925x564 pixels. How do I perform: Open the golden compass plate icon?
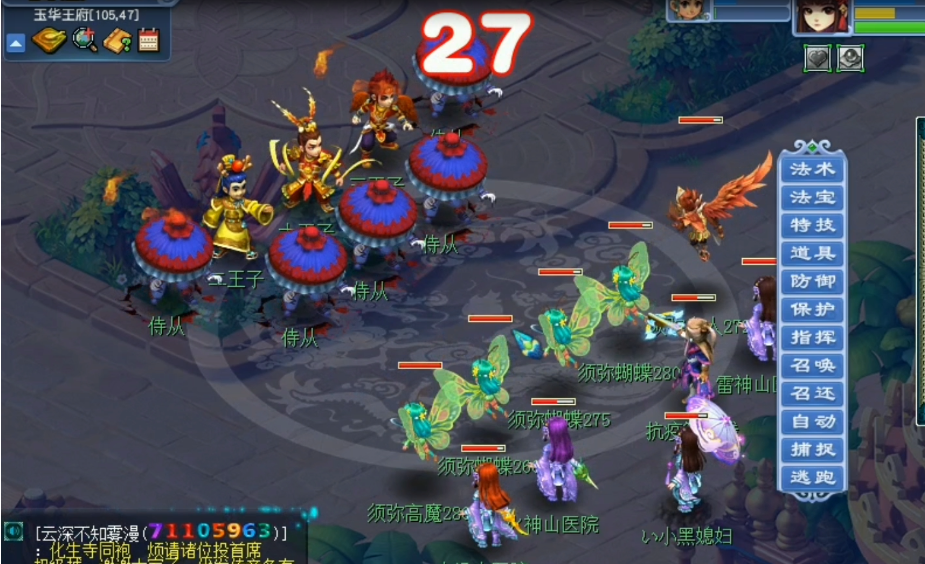[x=49, y=40]
